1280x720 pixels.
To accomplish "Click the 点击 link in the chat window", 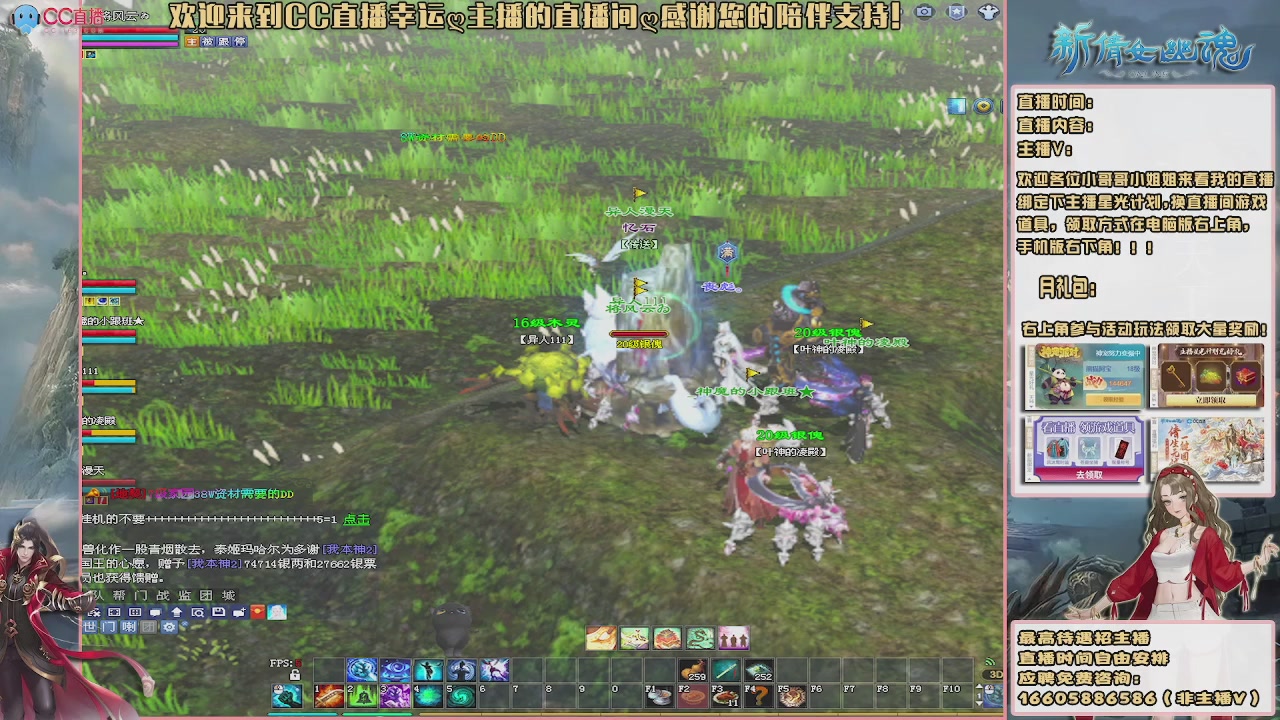I will (355, 519).
